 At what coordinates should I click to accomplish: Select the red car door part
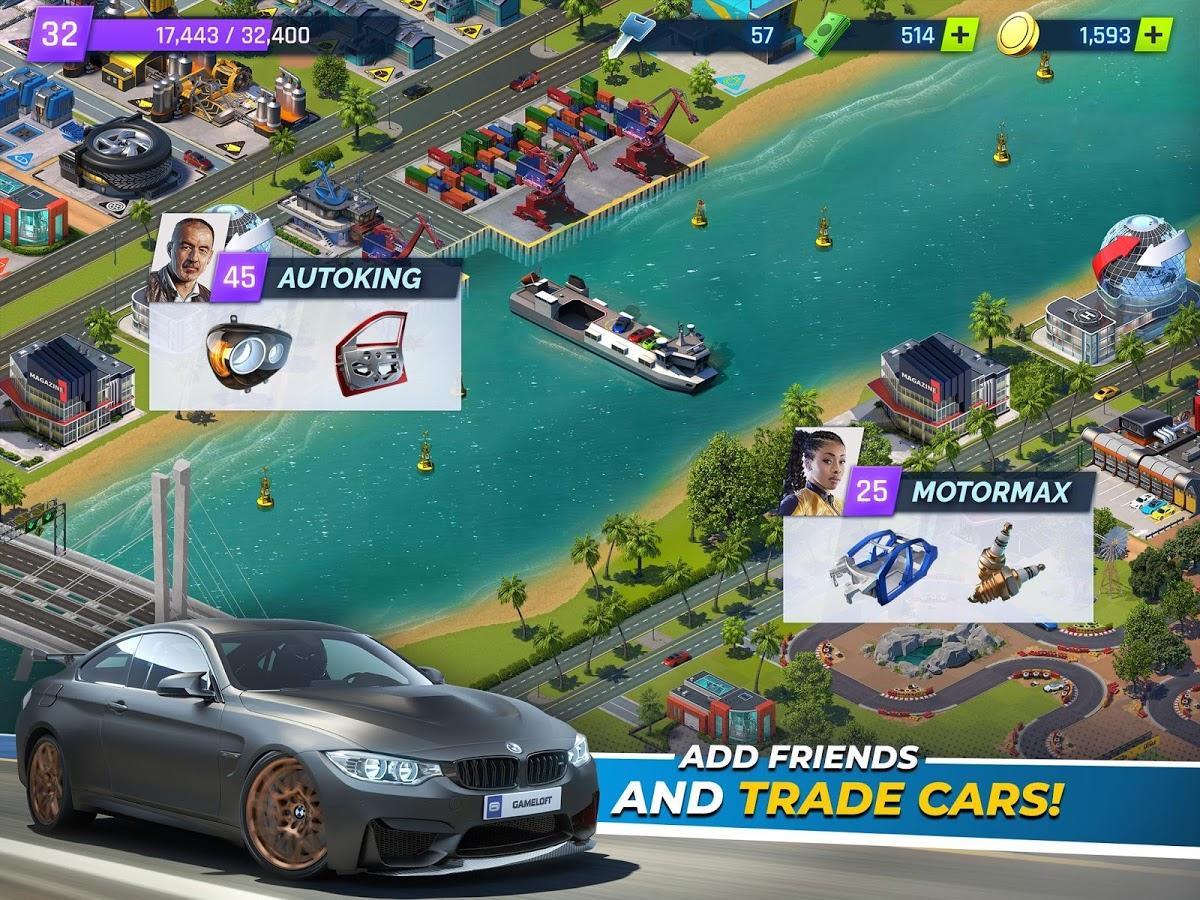point(372,353)
